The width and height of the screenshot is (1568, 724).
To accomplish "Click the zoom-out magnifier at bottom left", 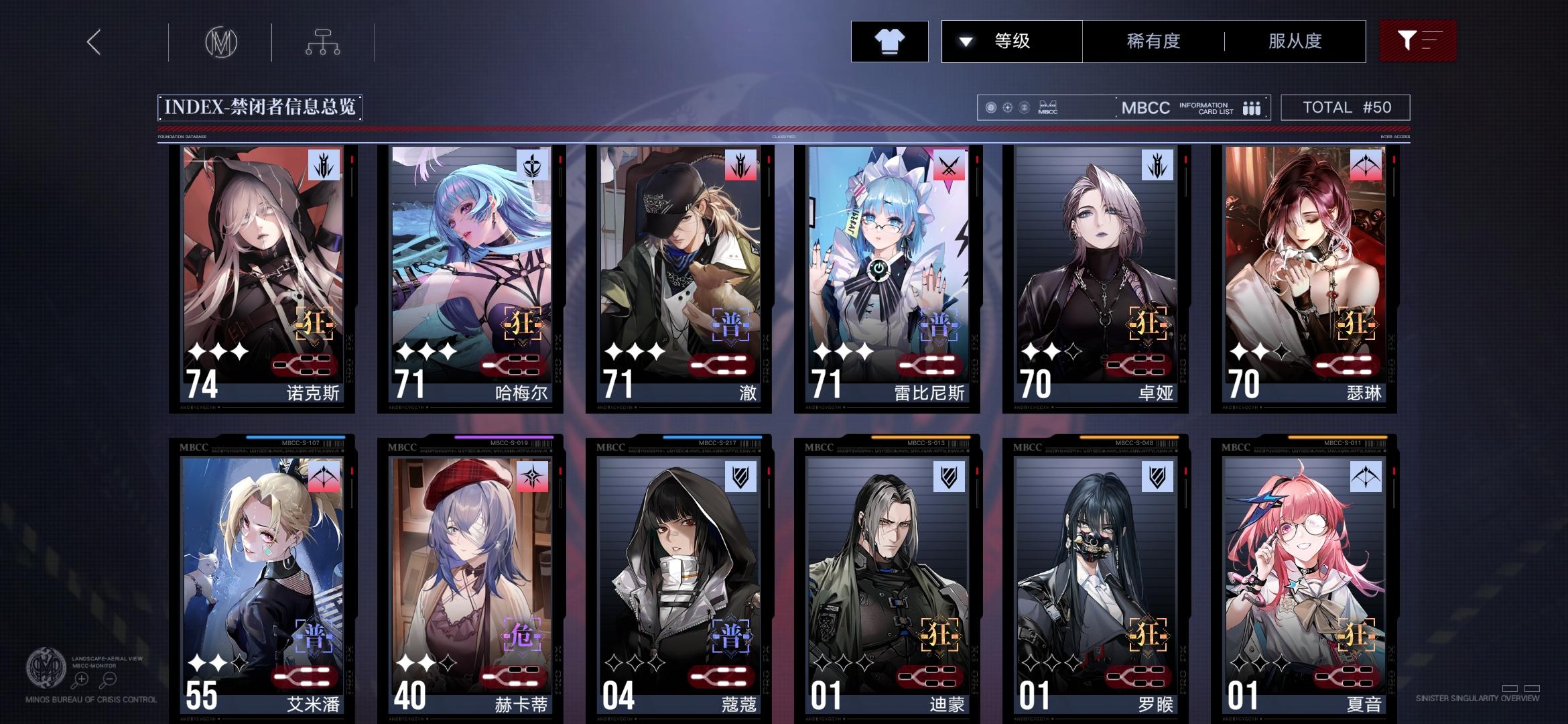I will tap(109, 678).
